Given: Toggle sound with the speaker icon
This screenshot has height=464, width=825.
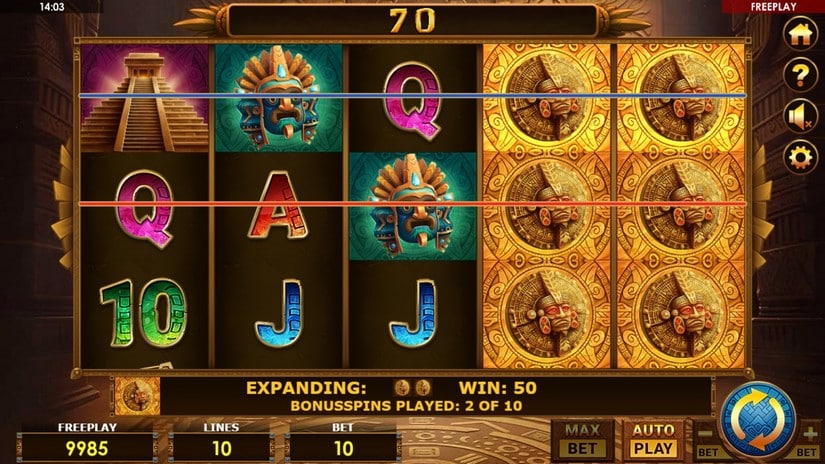Looking at the screenshot, I should [799, 116].
